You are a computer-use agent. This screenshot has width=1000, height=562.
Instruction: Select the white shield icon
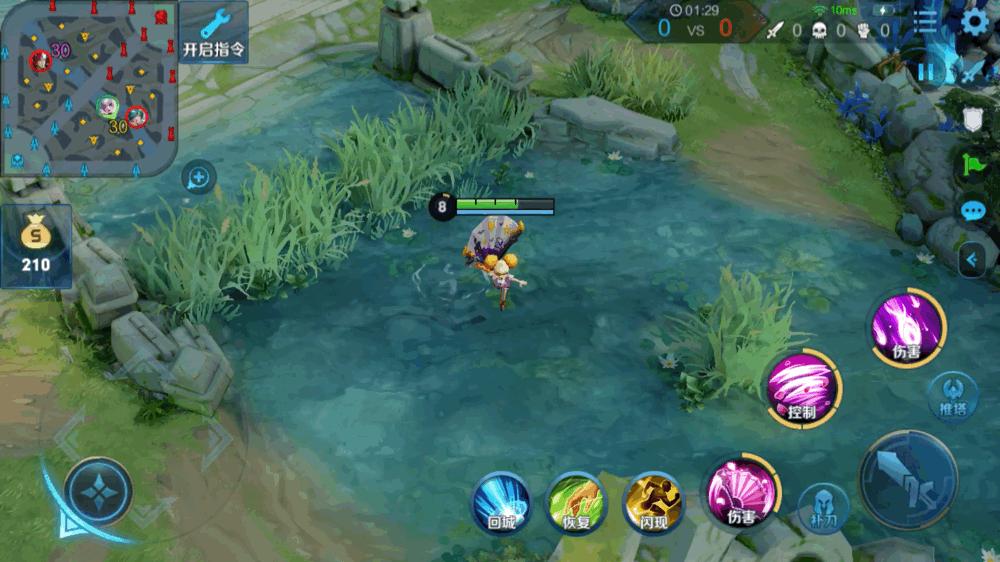tap(973, 120)
